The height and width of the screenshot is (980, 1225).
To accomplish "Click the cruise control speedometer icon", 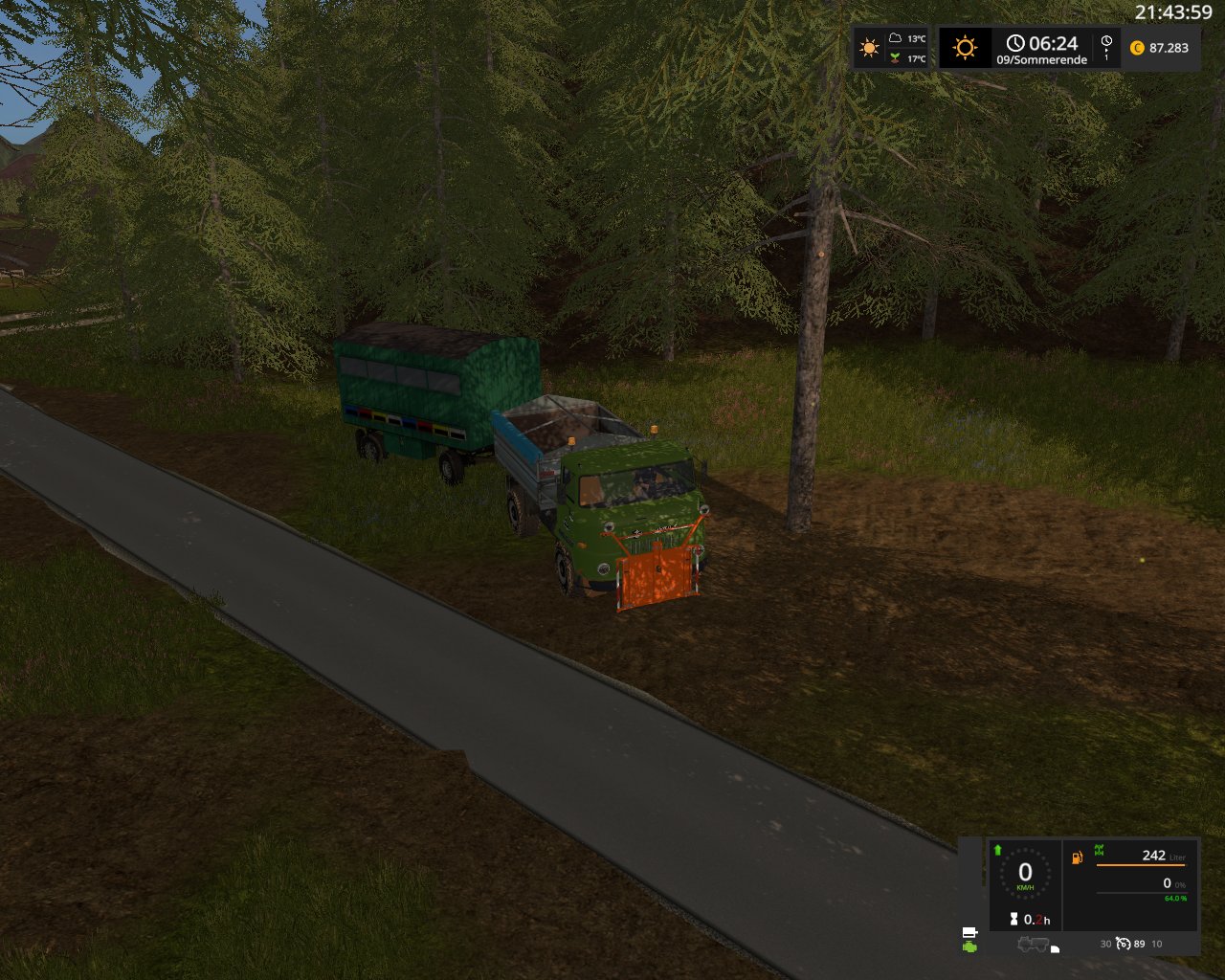I will pyautogui.click(x=1123, y=944).
